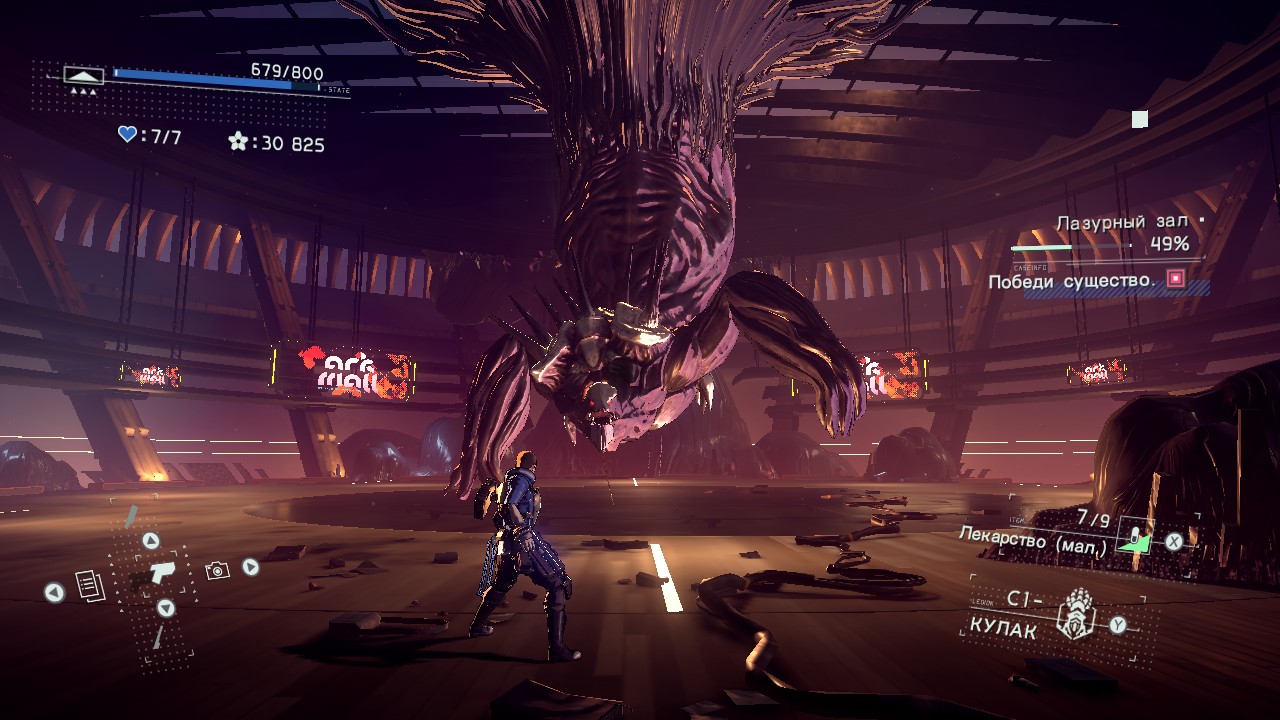This screenshot has height=720, width=1280.
Task: Activate the camera icon
Action: click(217, 570)
